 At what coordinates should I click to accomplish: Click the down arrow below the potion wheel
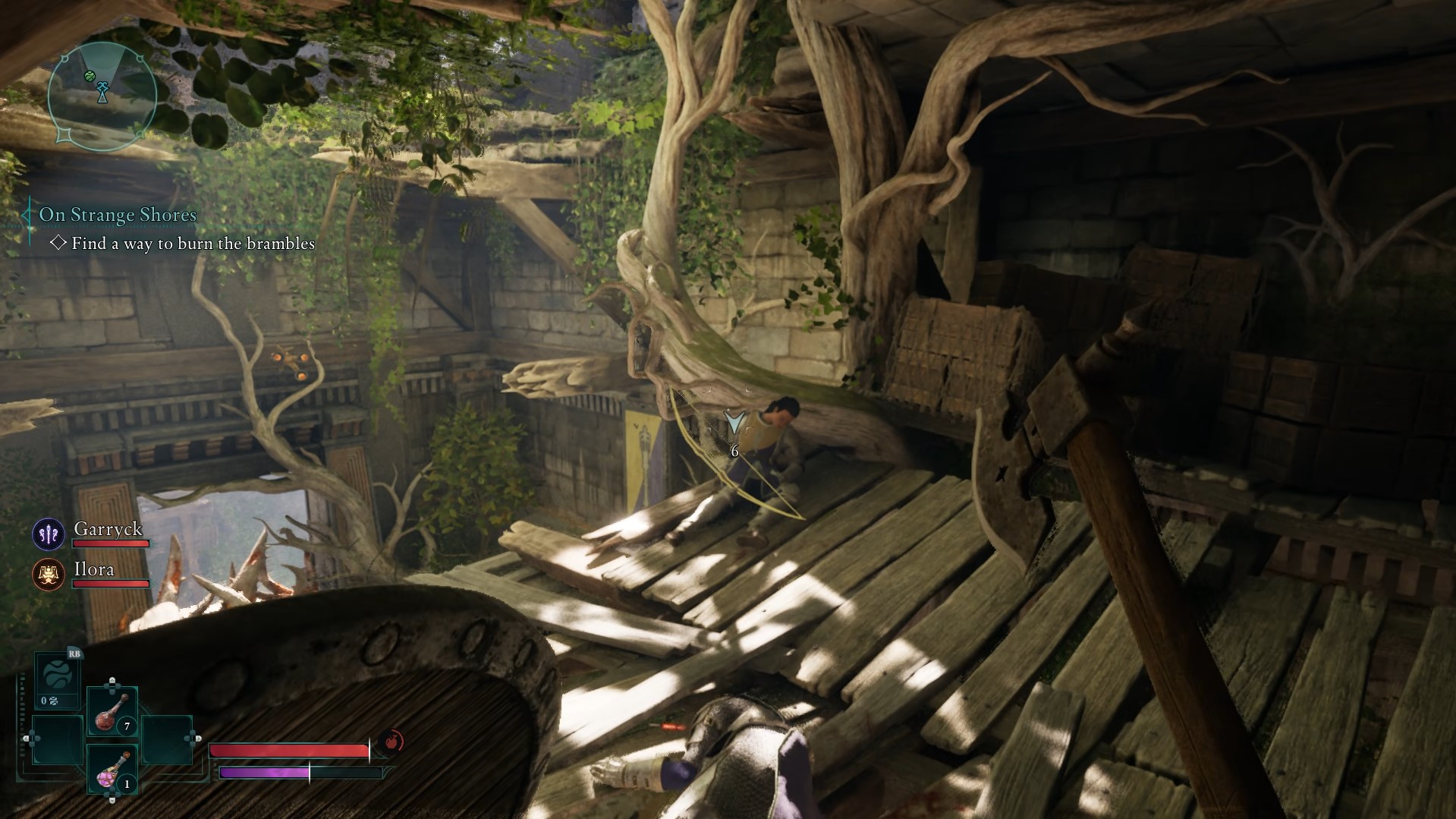112,799
